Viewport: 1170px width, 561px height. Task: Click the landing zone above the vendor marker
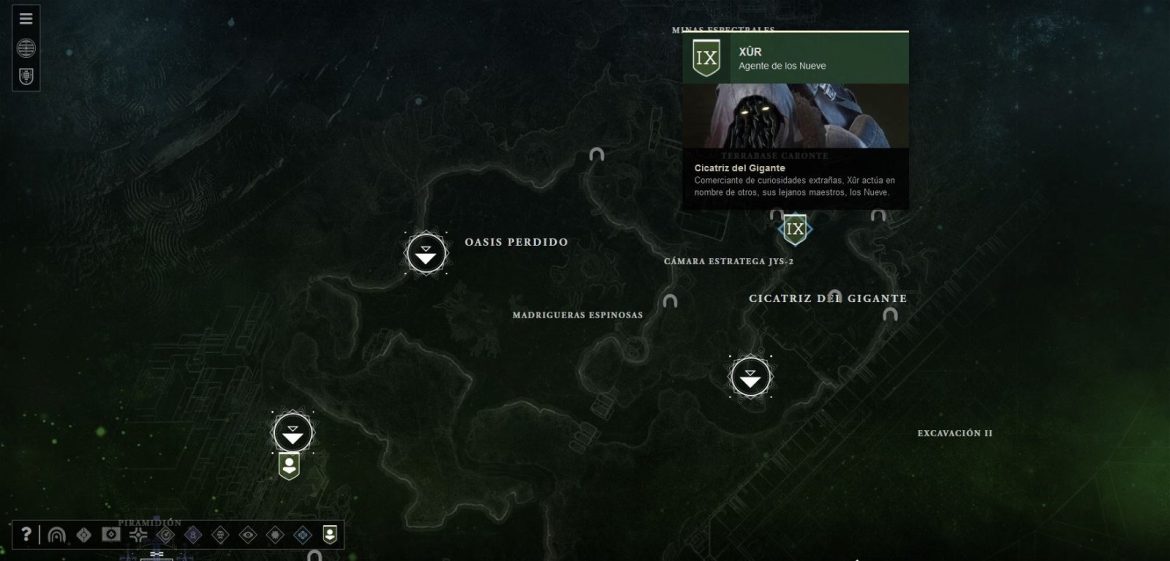pyautogui.click(x=292, y=433)
